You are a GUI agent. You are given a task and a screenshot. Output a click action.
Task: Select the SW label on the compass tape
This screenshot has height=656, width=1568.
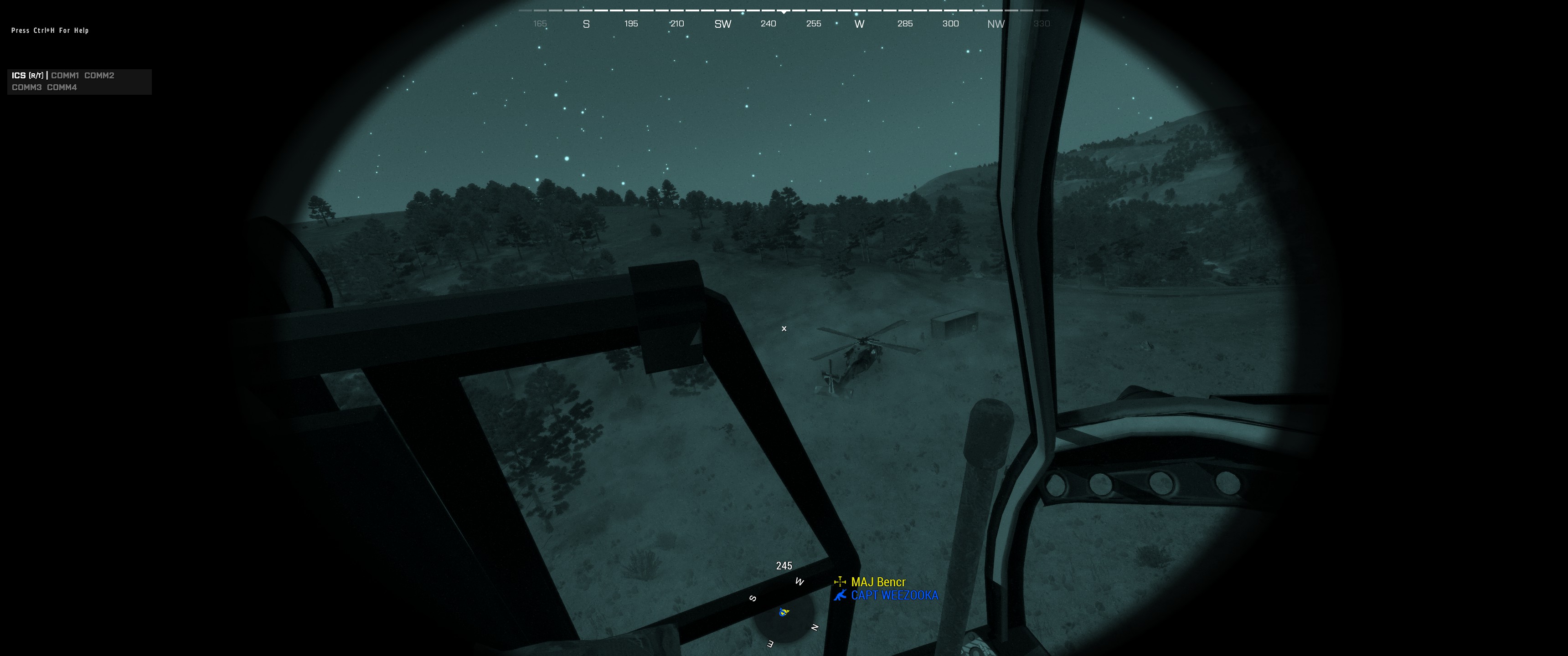click(x=722, y=24)
